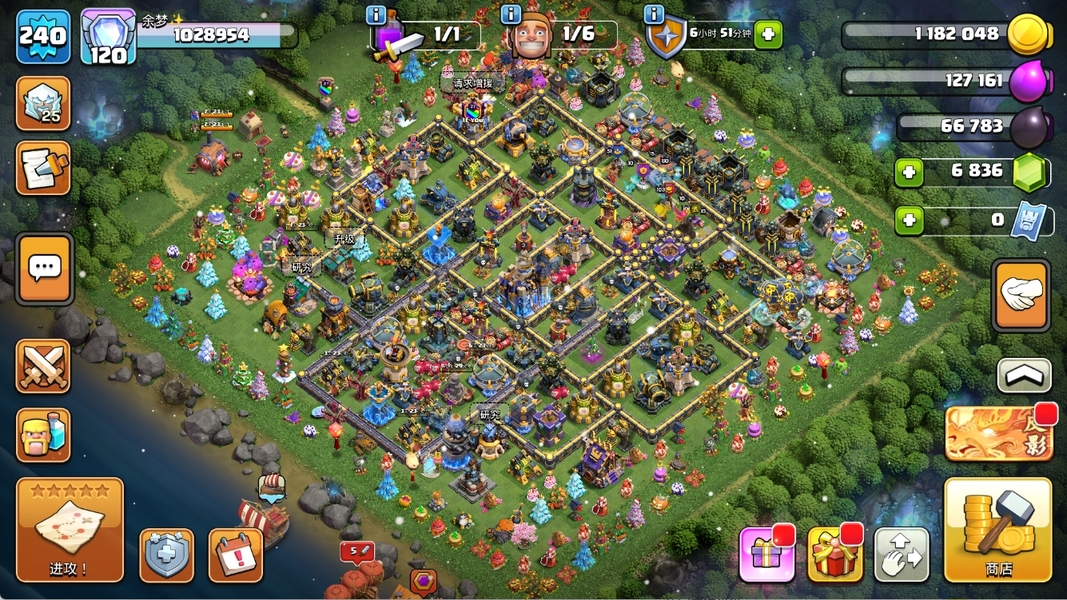Open the layout editor arrows button
Image resolution: width=1067 pixels, height=600 pixels.
[901, 554]
